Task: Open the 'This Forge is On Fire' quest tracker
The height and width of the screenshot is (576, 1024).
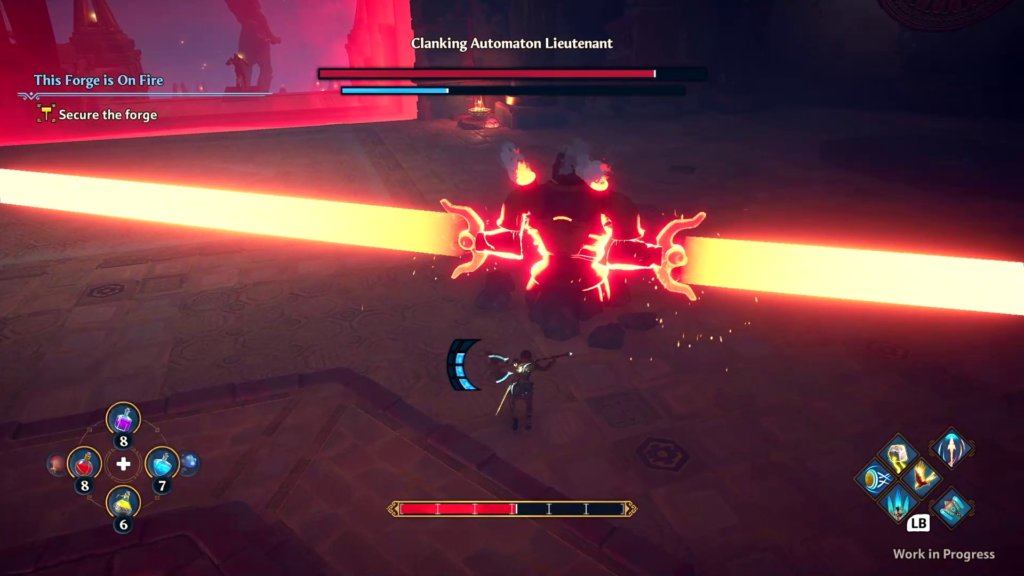Action: [98, 80]
